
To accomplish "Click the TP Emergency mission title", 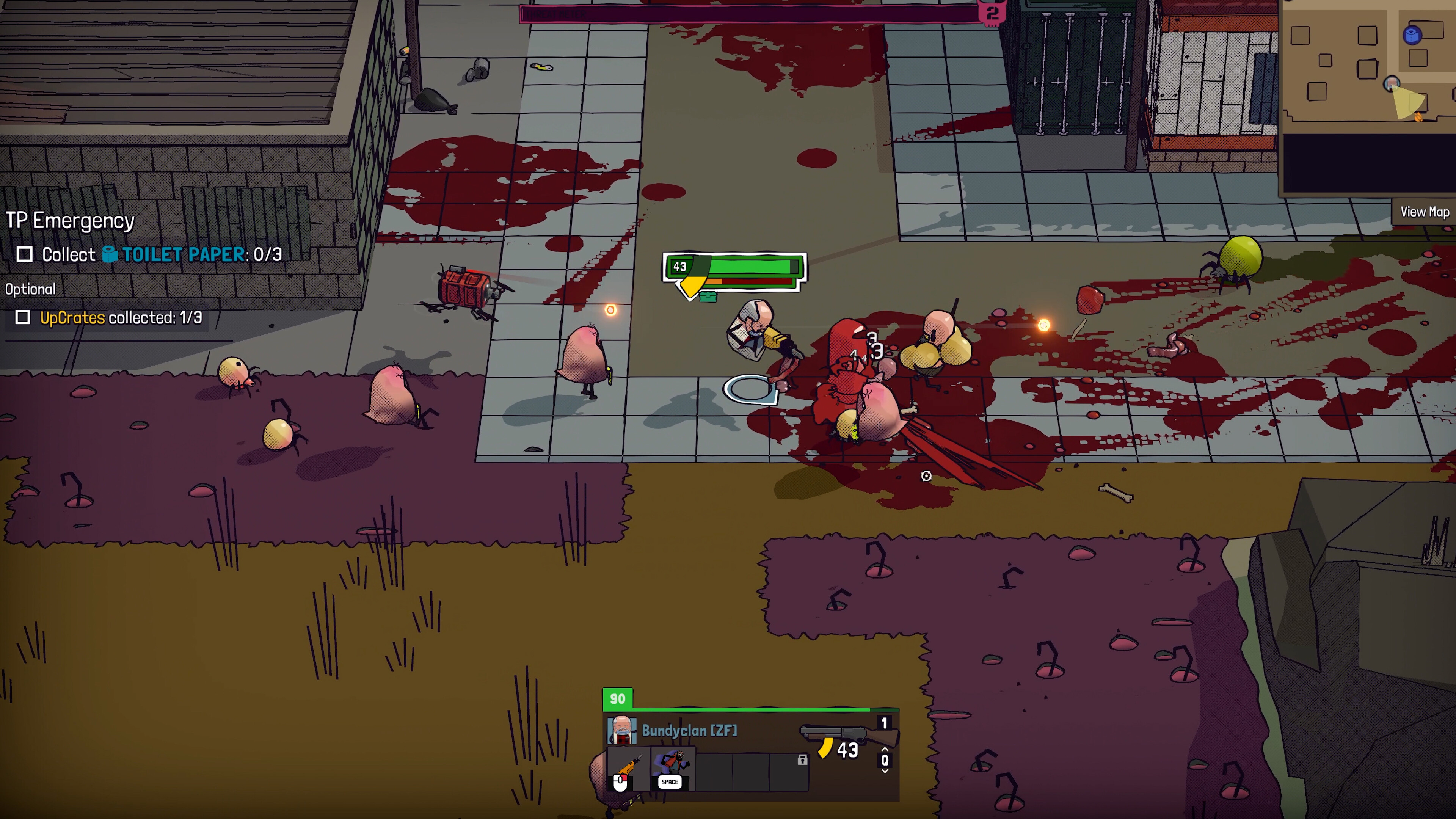I will 70,220.
